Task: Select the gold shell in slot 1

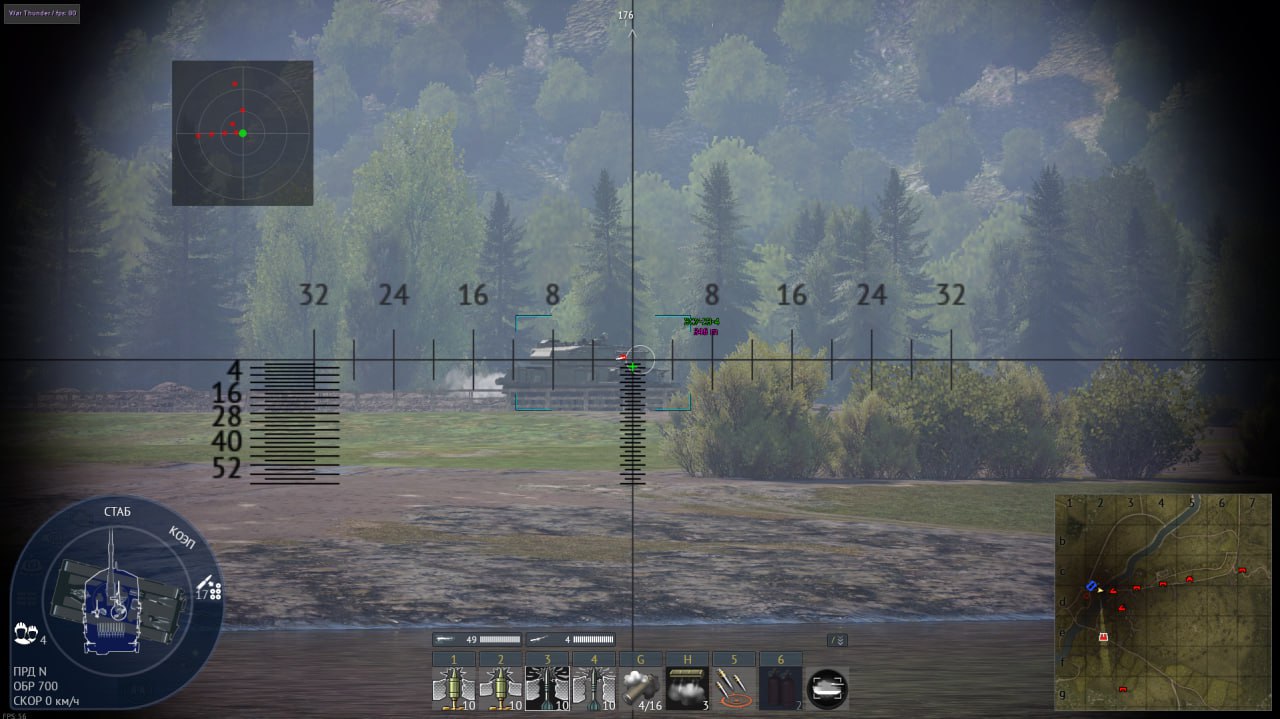Action: [x=453, y=688]
